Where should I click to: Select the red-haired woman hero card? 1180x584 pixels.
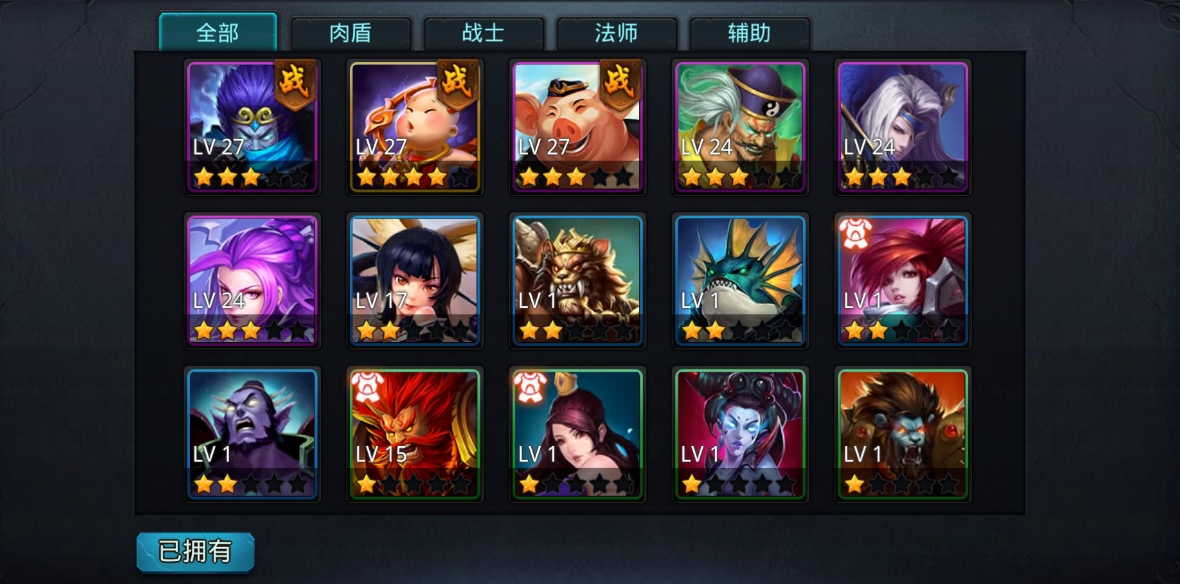click(903, 280)
